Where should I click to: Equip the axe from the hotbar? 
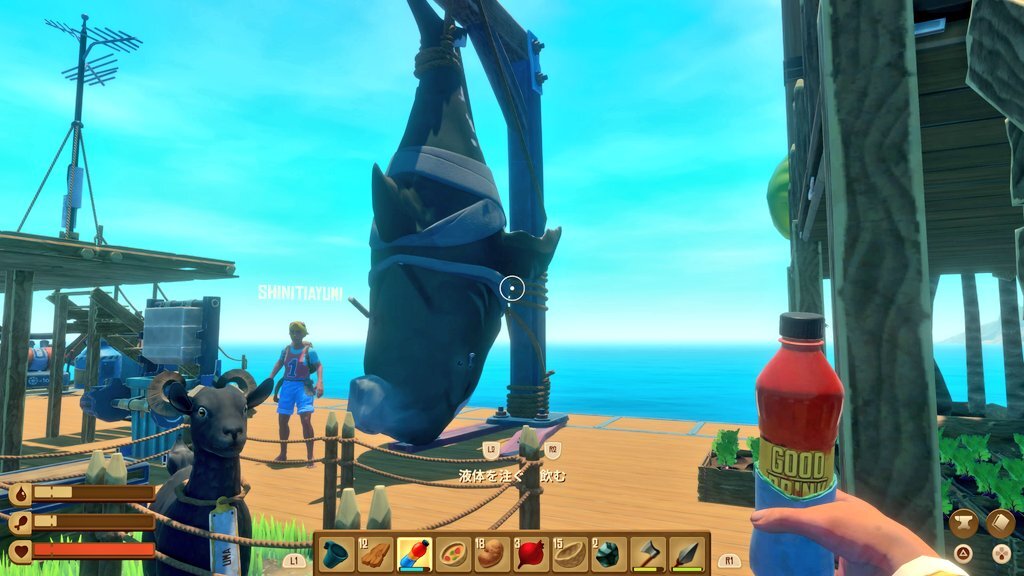(x=648, y=553)
